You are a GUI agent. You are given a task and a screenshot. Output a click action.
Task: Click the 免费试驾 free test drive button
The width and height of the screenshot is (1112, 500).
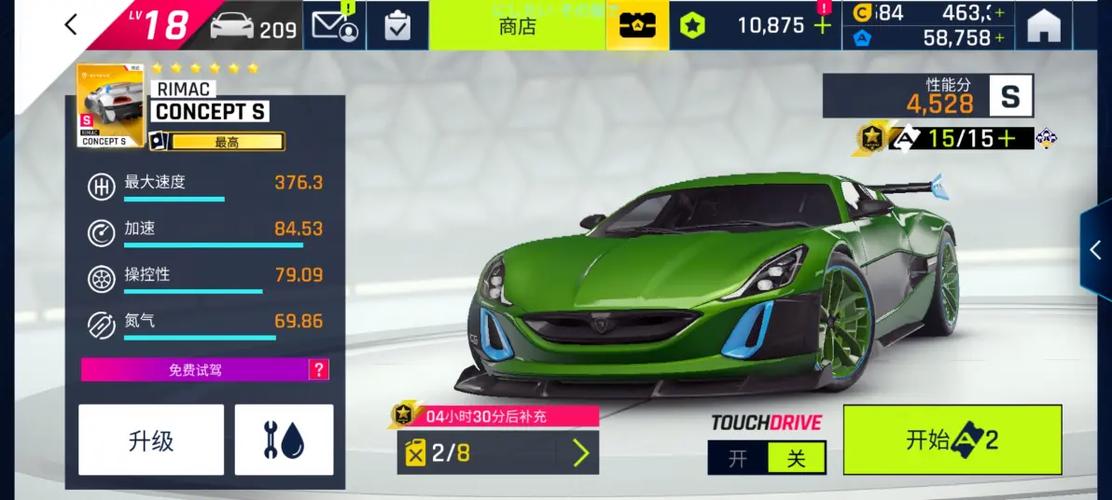[195, 370]
